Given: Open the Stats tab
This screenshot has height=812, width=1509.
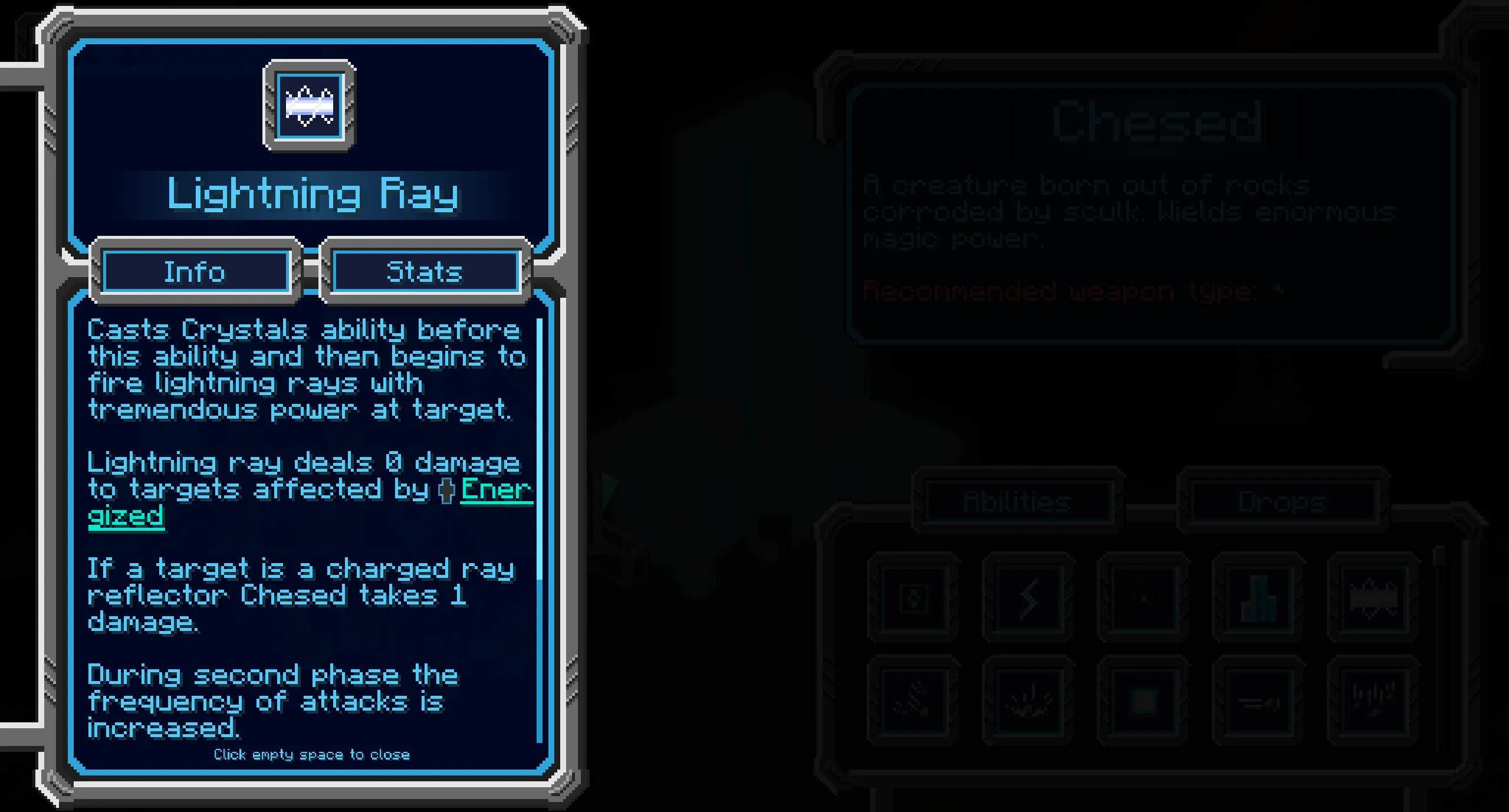Looking at the screenshot, I should (x=425, y=272).
